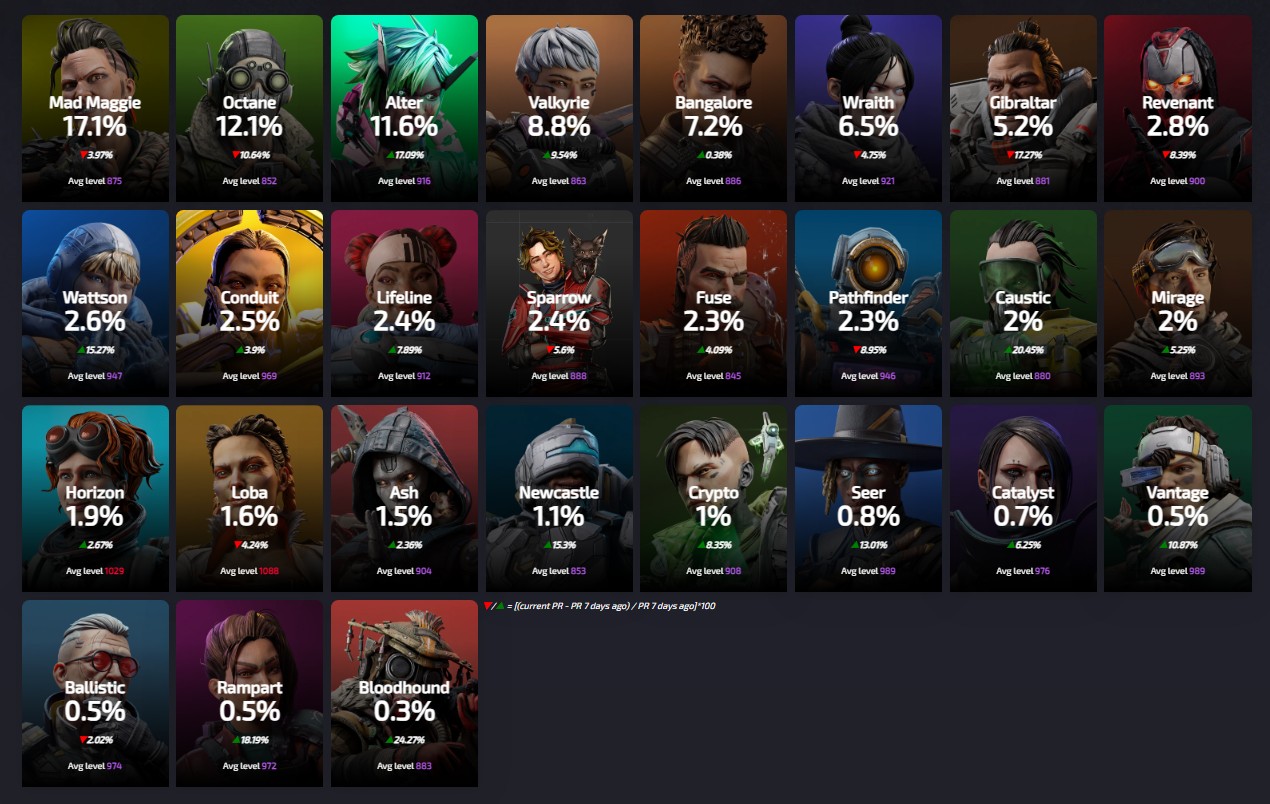The height and width of the screenshot is (804, 1270).
Task: Select the Seer card
Action: pos(868,498)
